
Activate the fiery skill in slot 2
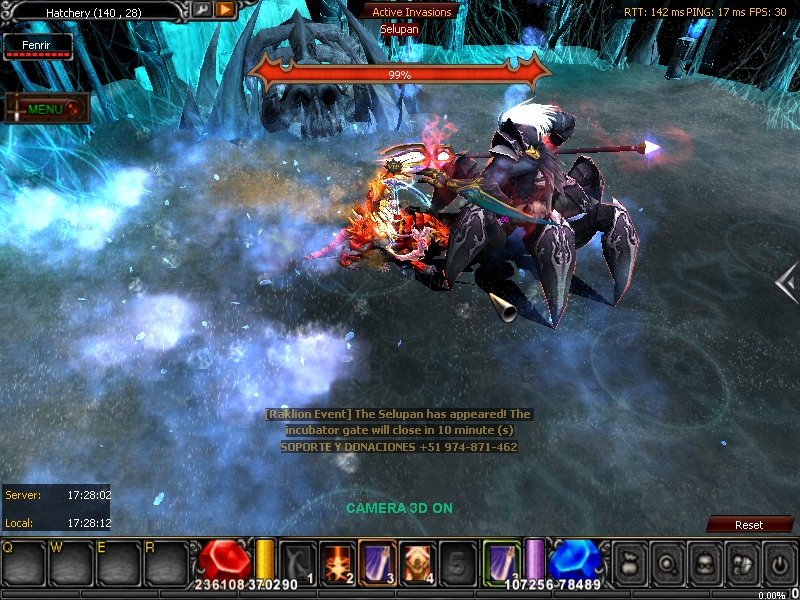tap(337, 561)
